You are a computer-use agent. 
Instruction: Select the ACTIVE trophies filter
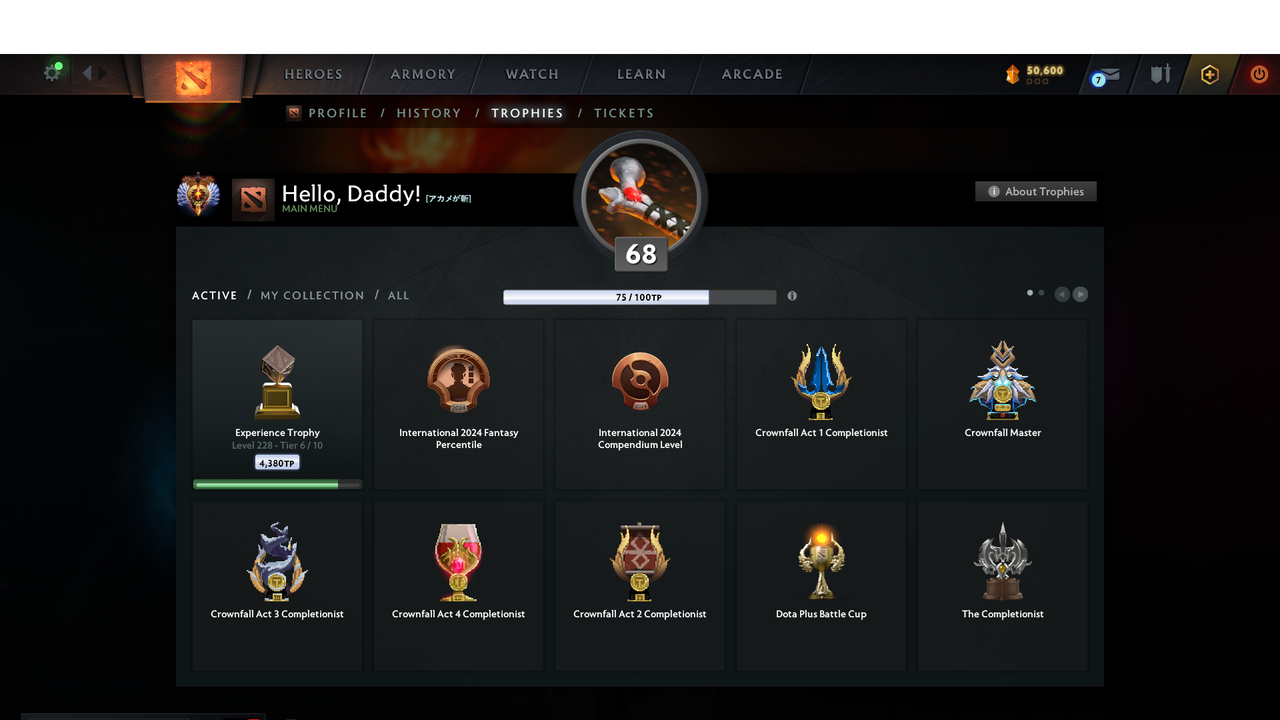(x=214, y=295)
